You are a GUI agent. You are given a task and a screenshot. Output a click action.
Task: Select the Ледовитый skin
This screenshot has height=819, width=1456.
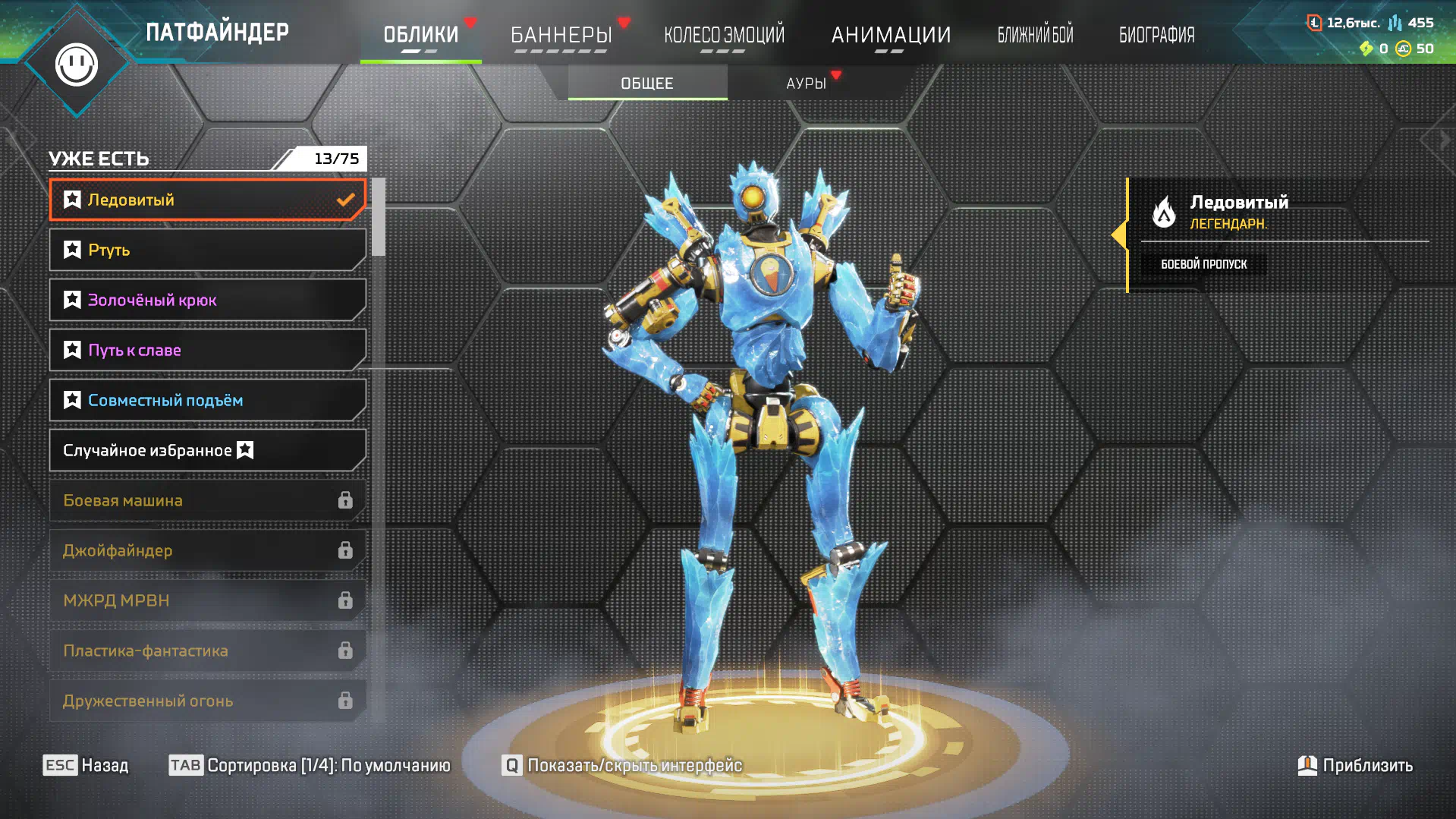(207, 200)
